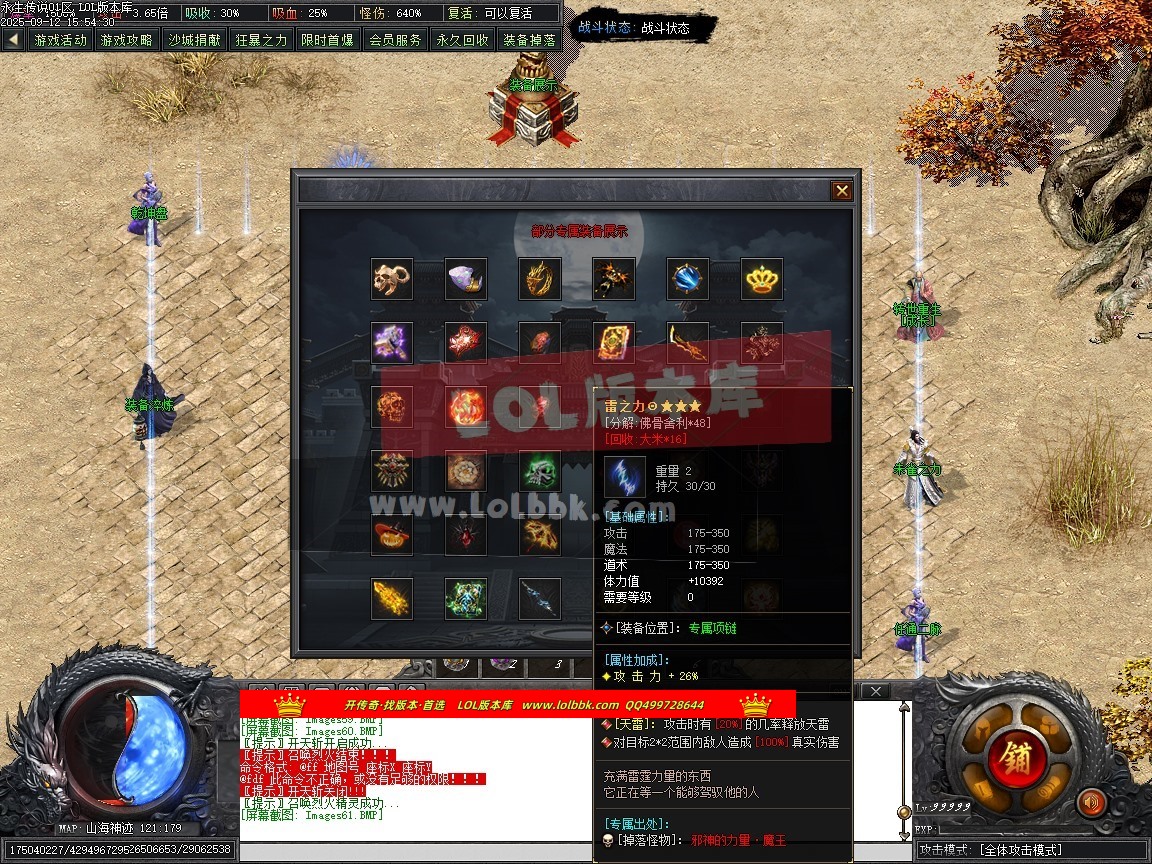Select the pumpkin witch hat item
This screenshot has width=1152, height=864.
click(x=392, y=535)
